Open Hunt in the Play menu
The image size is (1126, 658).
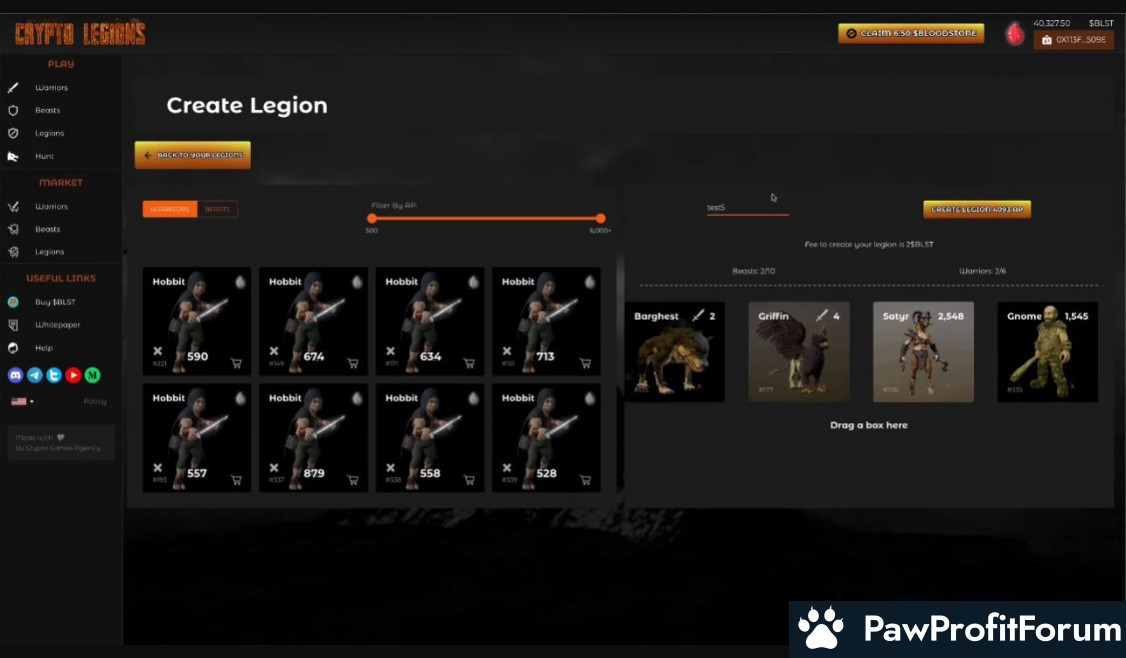[x=44, y=156]
